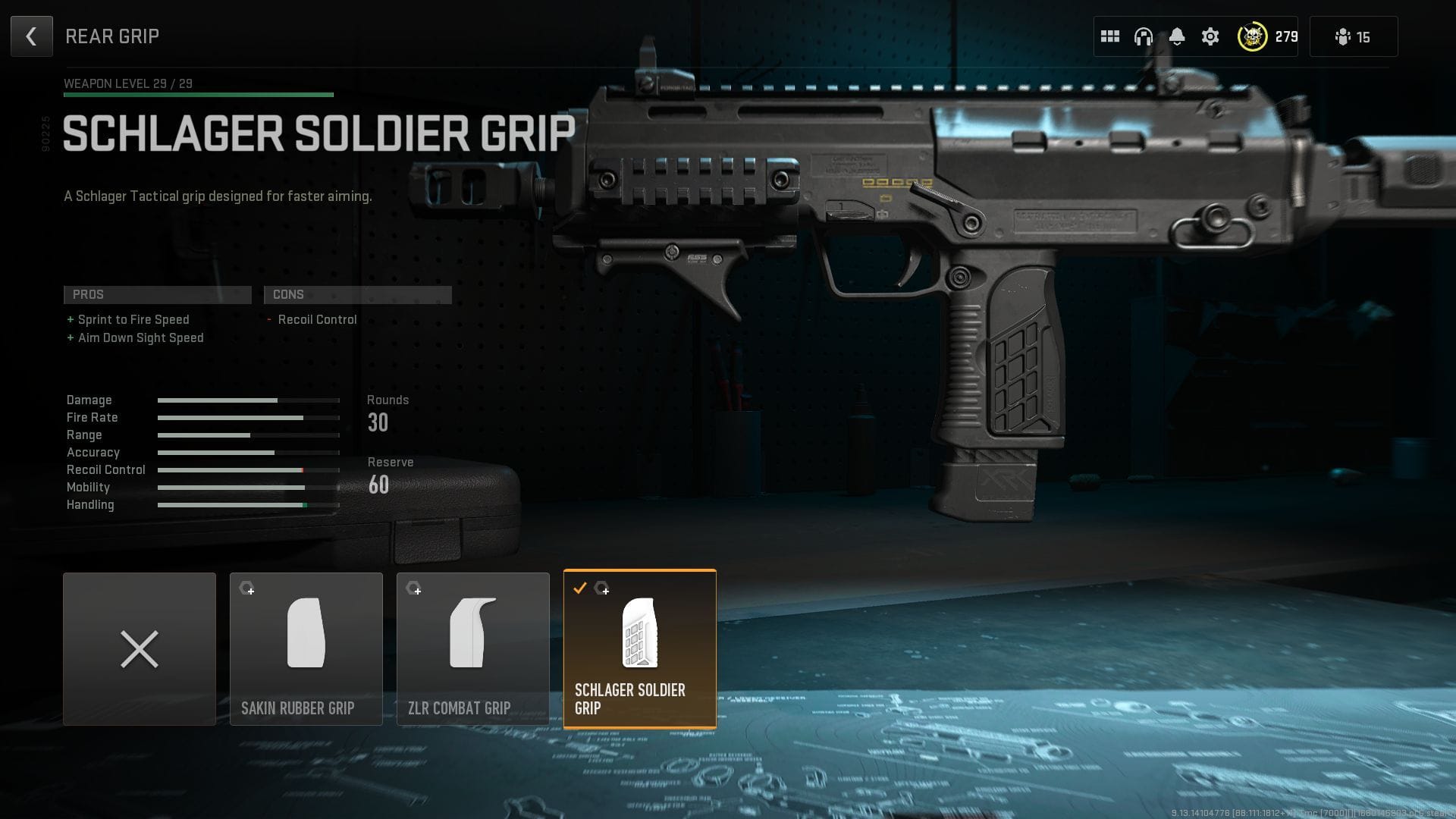The height and width of the screenshot is (819, 1456).
Task: Click the Recoil Control stat bar
Action: 248,469
